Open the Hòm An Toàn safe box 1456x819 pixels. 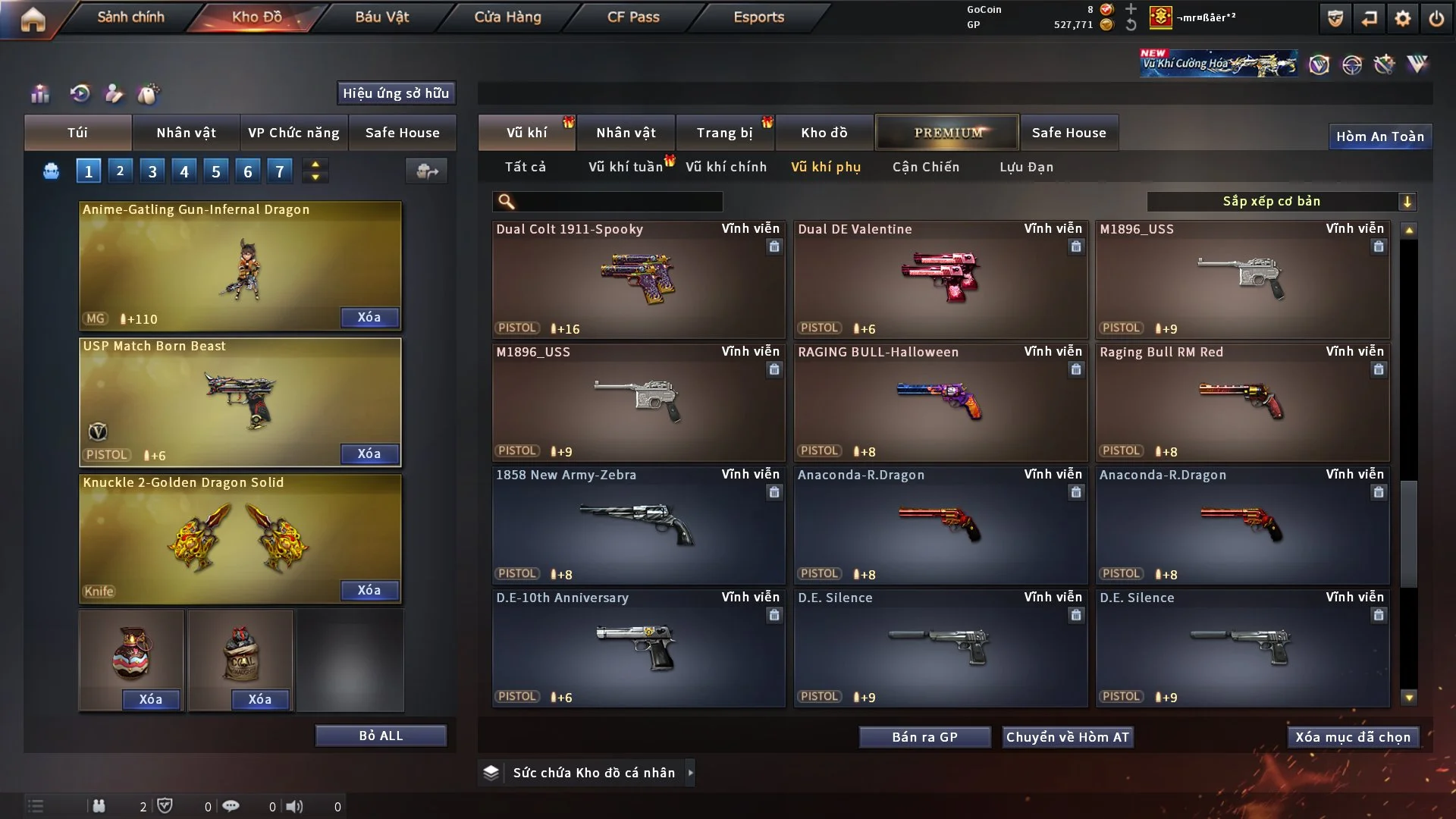1379,136
